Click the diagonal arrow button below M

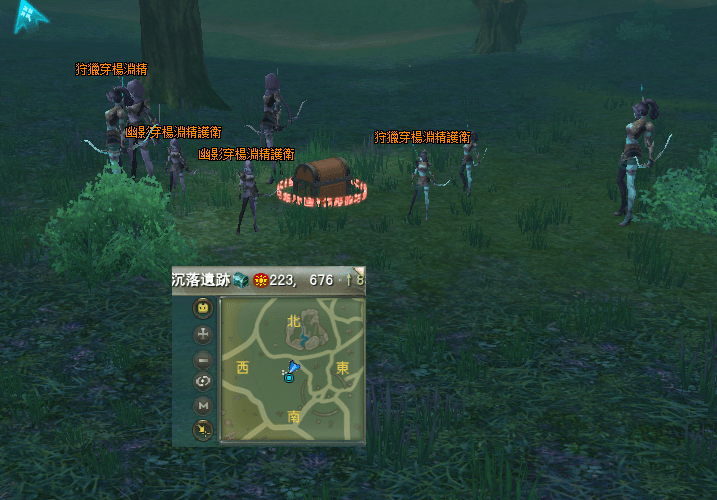(203, 430)
